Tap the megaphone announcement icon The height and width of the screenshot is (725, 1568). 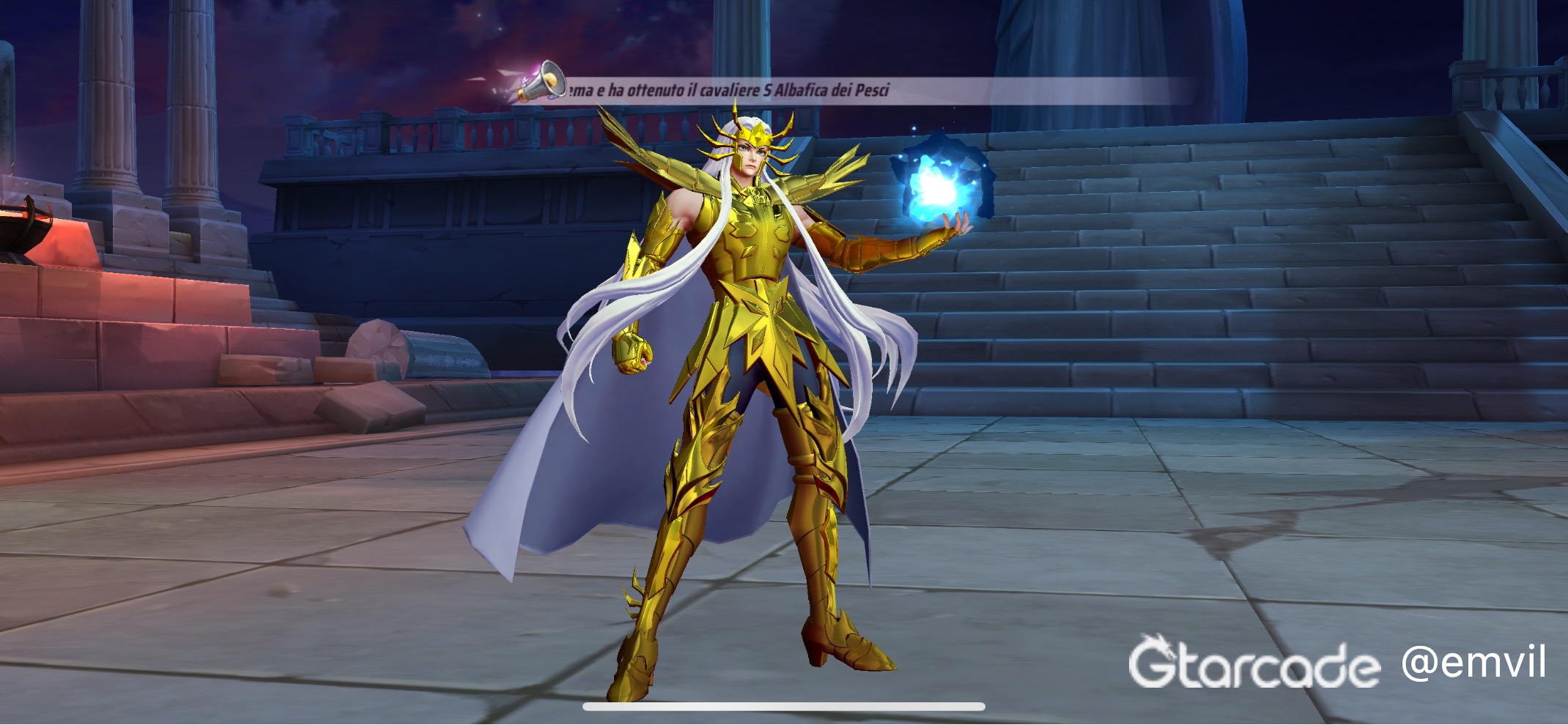541,81
